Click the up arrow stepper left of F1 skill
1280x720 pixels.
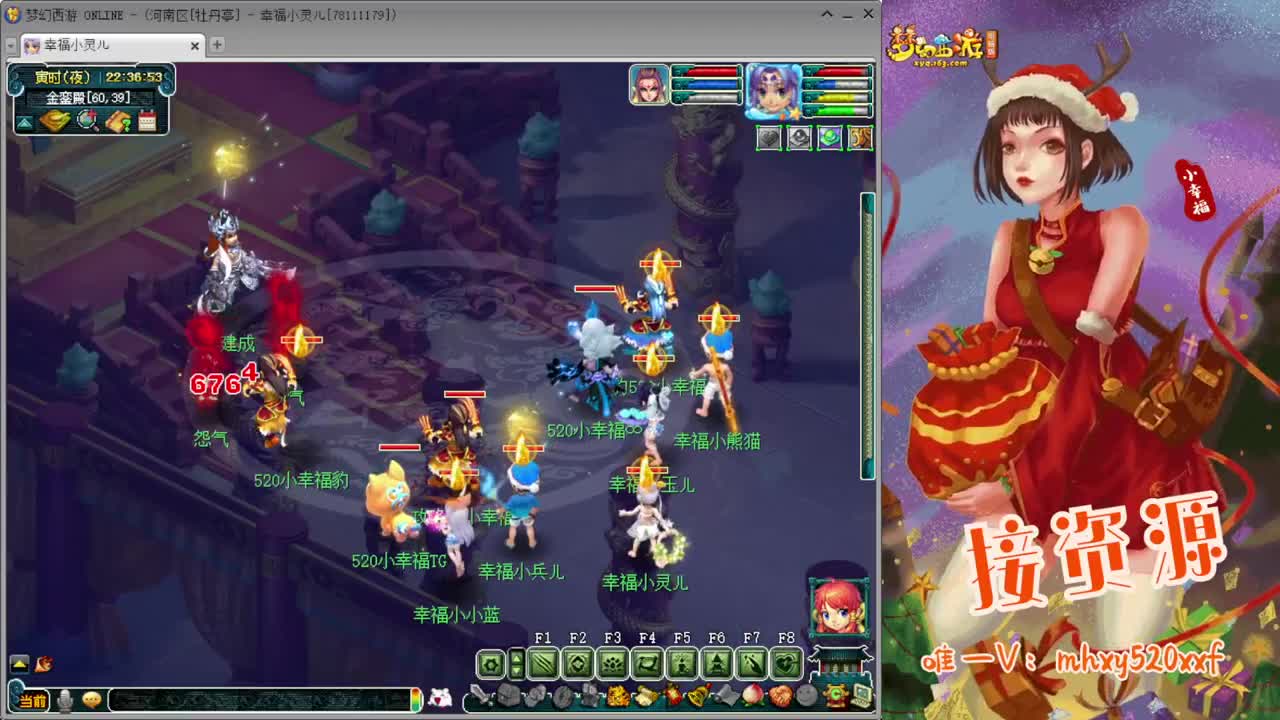[x=517, y=657]
